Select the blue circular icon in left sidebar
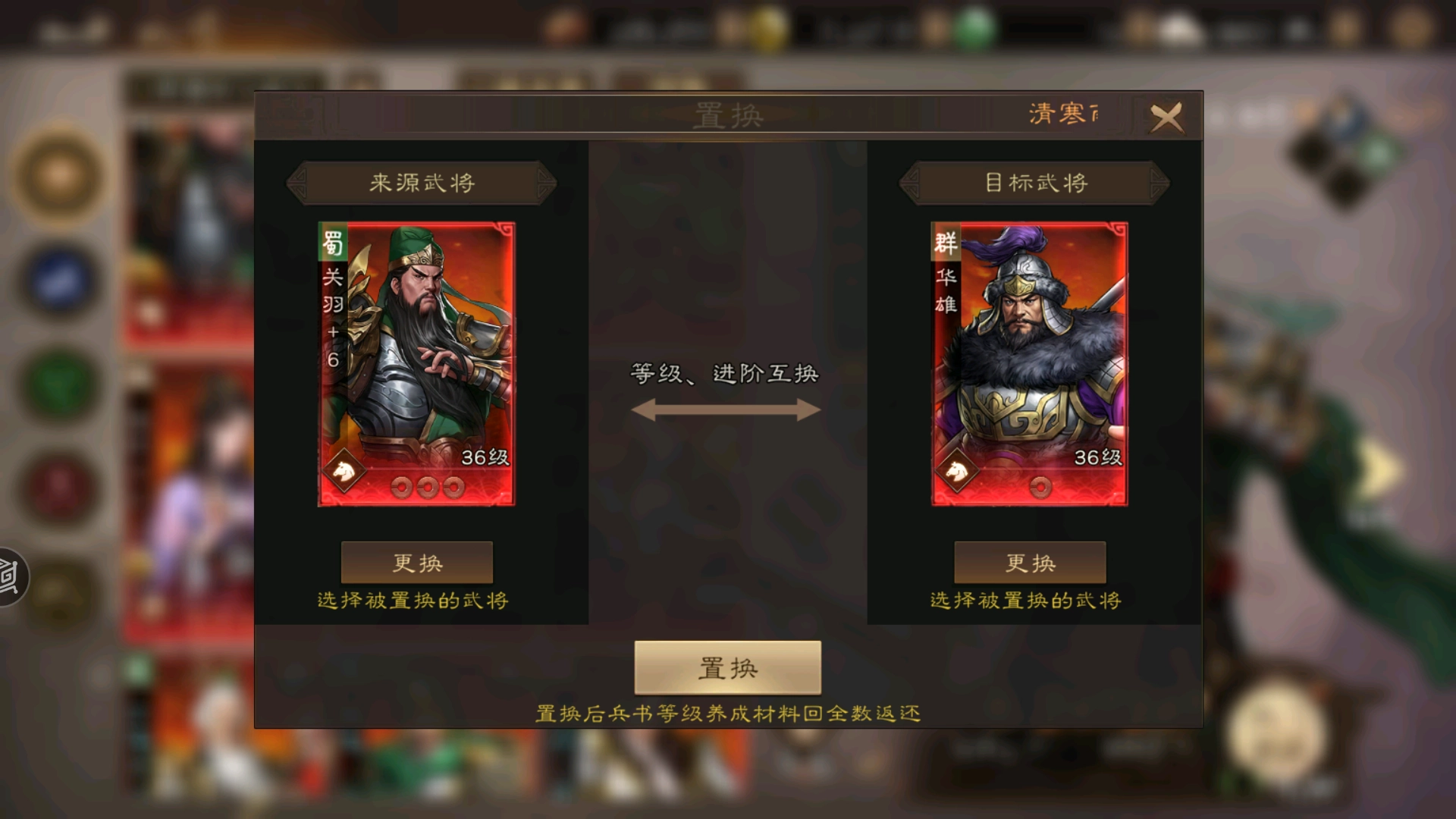1456x819 pixels. point(55,278)
